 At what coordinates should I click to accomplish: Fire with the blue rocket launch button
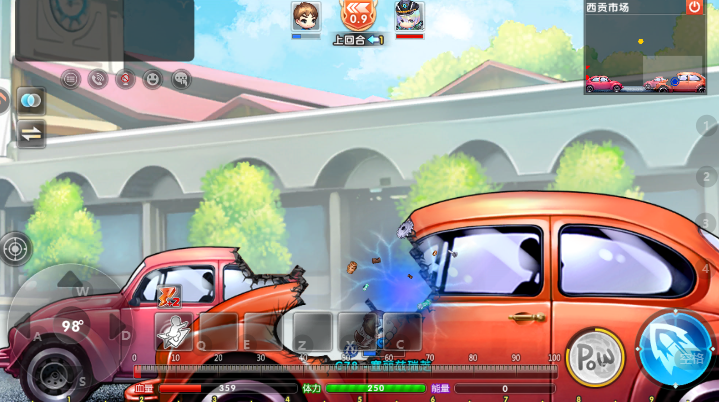pos(675,349)
